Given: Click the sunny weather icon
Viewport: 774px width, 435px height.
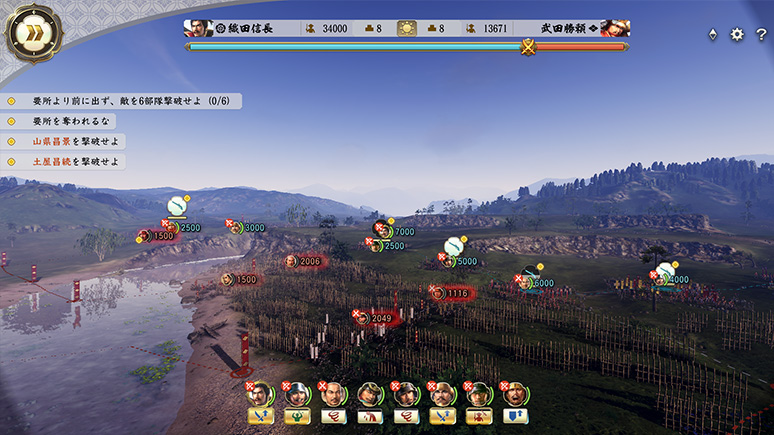Looking at the screenshot, I should [x=407, y=28].
